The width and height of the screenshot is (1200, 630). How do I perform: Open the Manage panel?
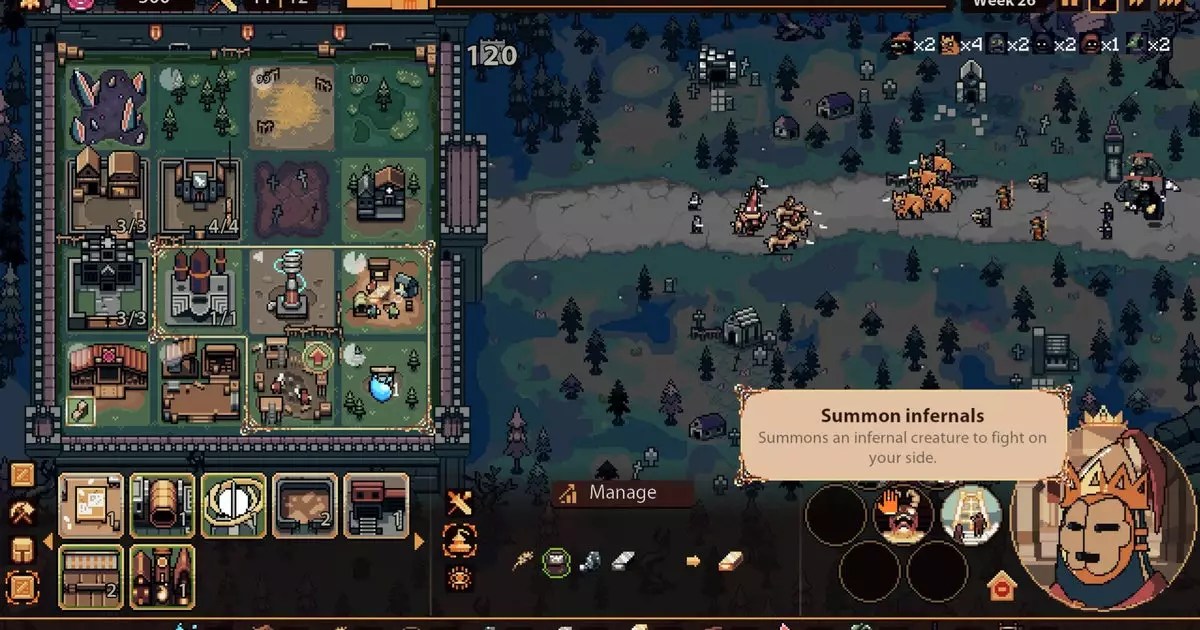pos(622,493)
